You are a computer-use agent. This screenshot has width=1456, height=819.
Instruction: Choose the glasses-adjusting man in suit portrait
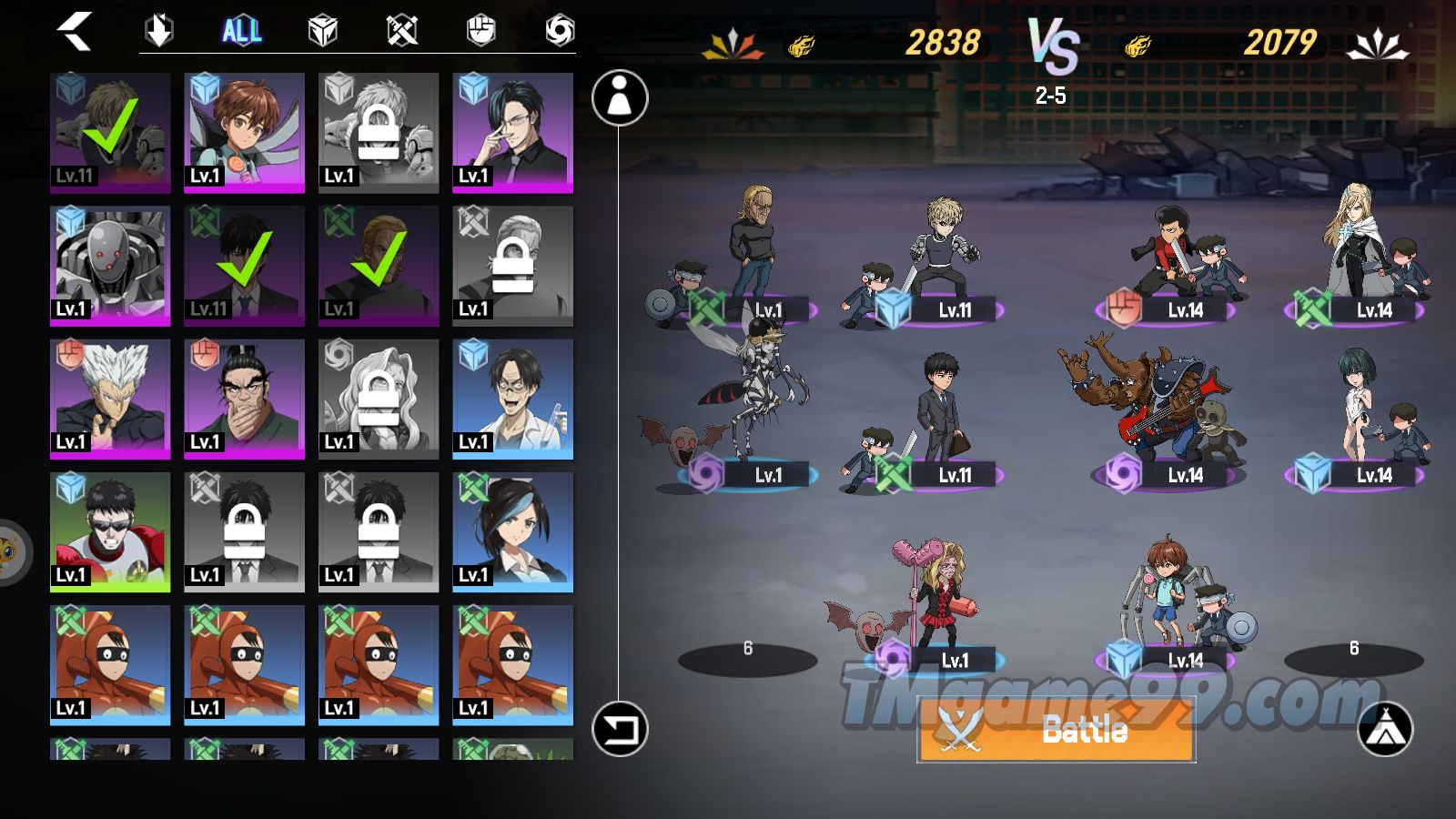point(512,132)
